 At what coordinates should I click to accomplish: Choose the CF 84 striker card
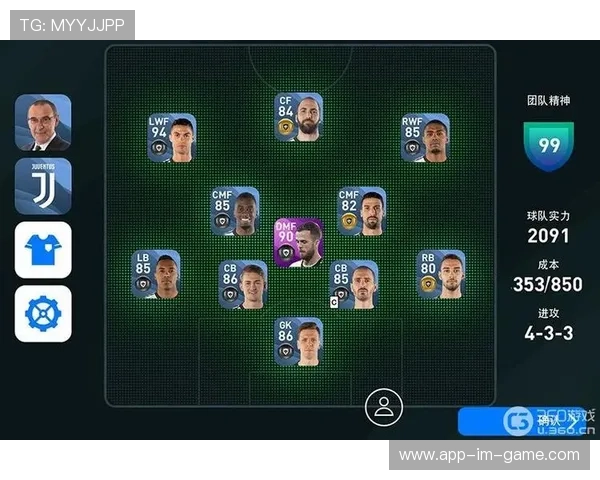tap(298, 117)
